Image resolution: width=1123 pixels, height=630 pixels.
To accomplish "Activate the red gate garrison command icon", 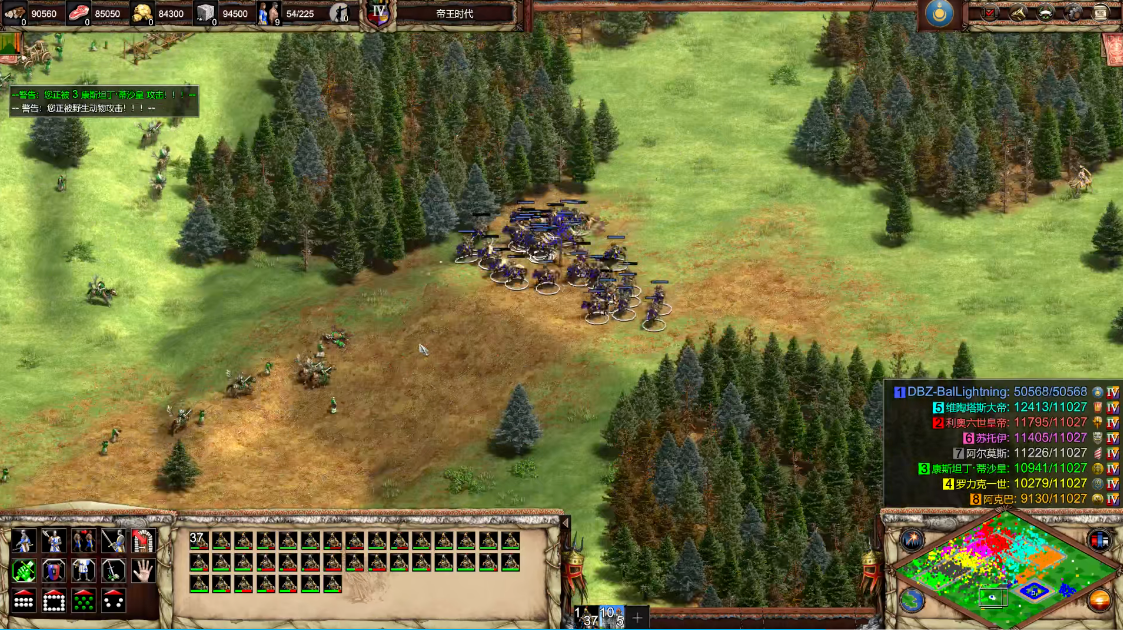I will click(144, 541).
